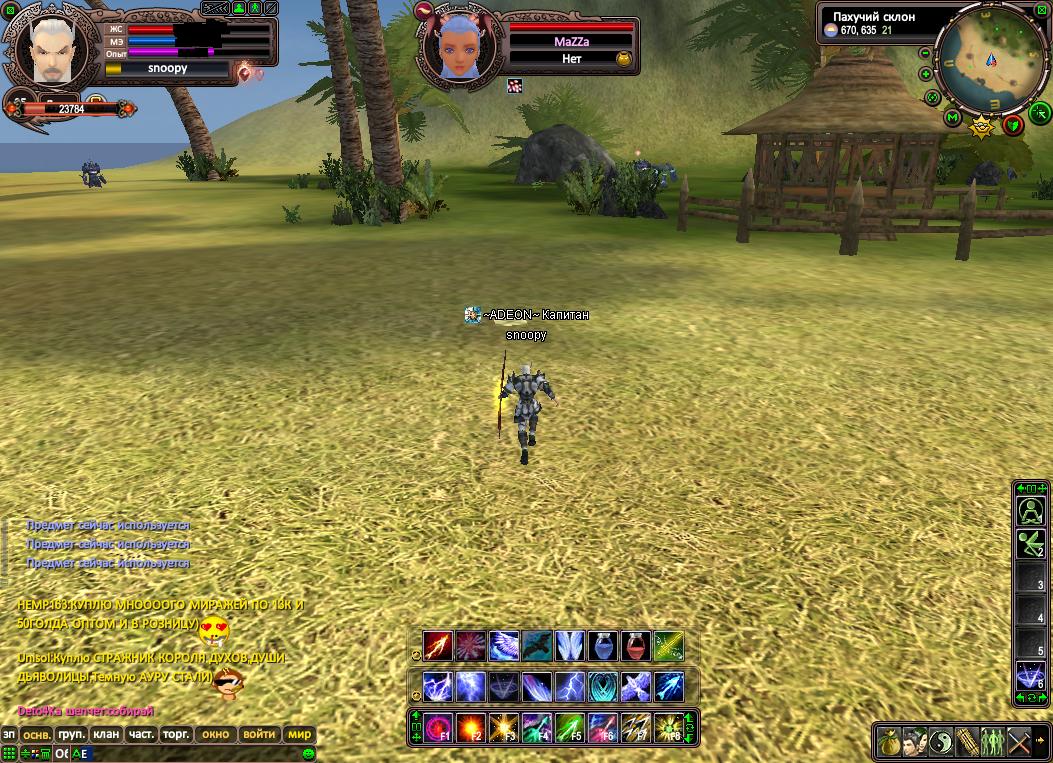Open the chat smiley emoticon picker
Viewport: 1053px width, 763px height.
click(309, 753)
